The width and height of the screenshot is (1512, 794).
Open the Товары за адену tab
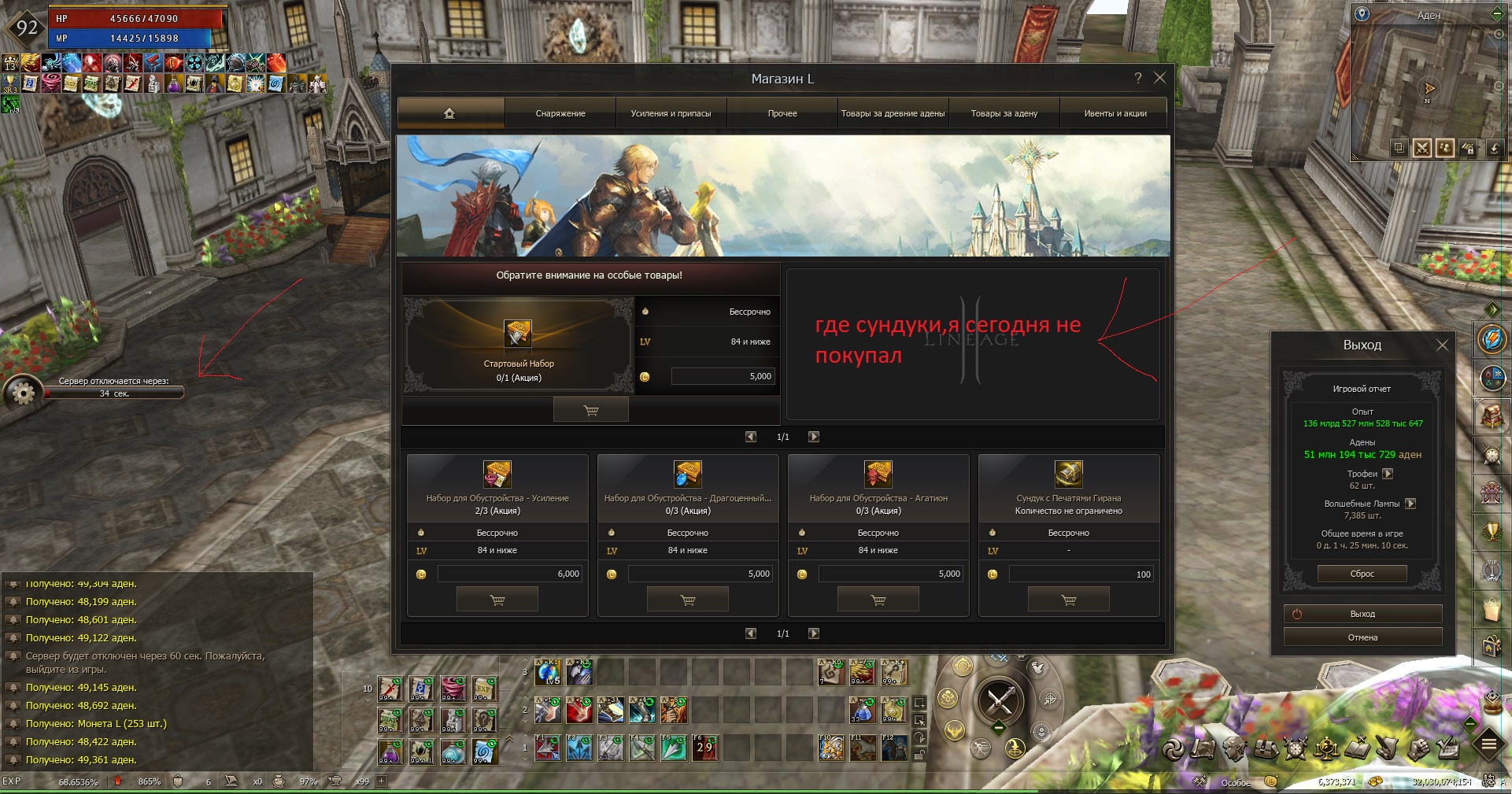coord(1004,113)
